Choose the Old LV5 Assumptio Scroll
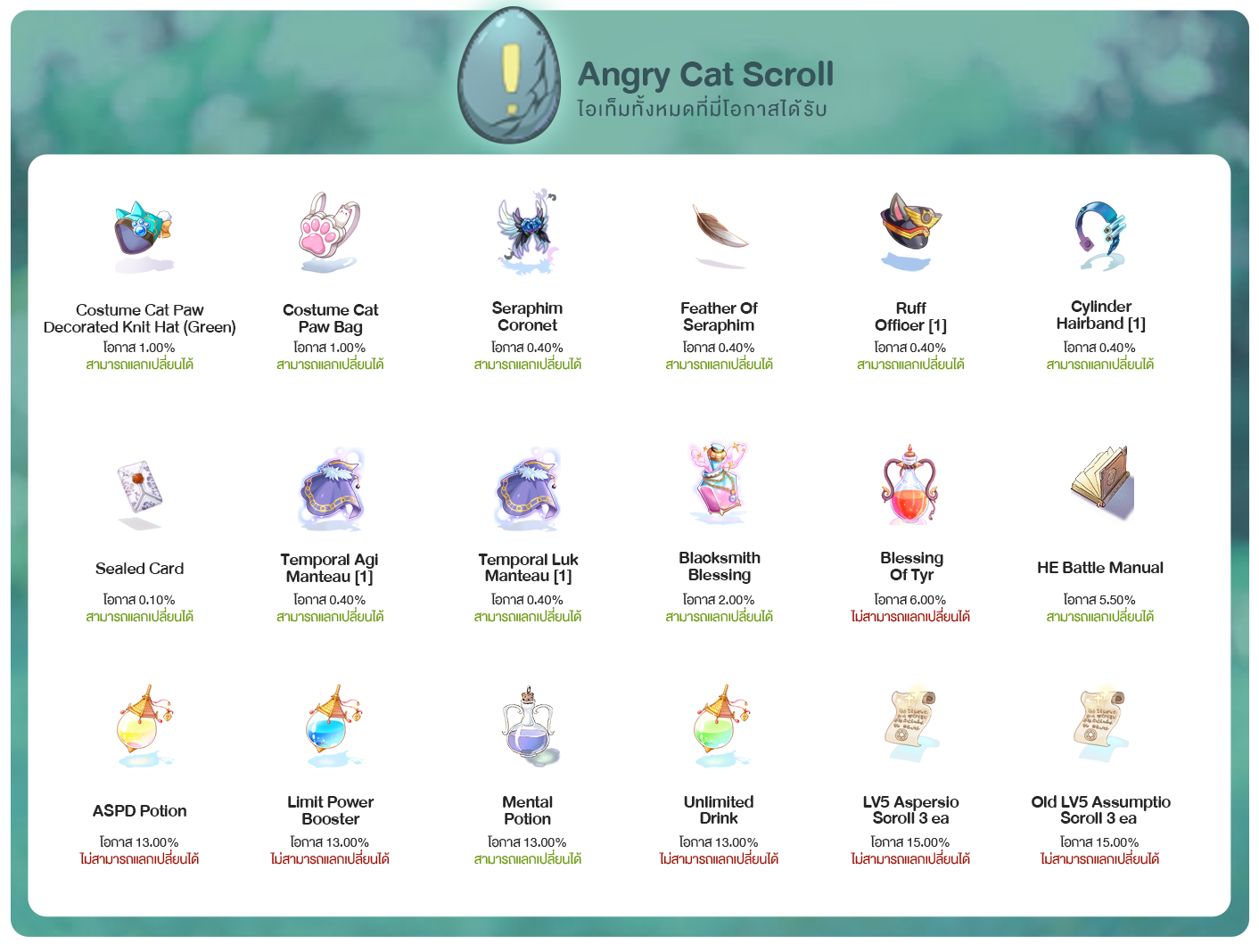Screen dimensions: 1259x952 tap(1100, 722)
